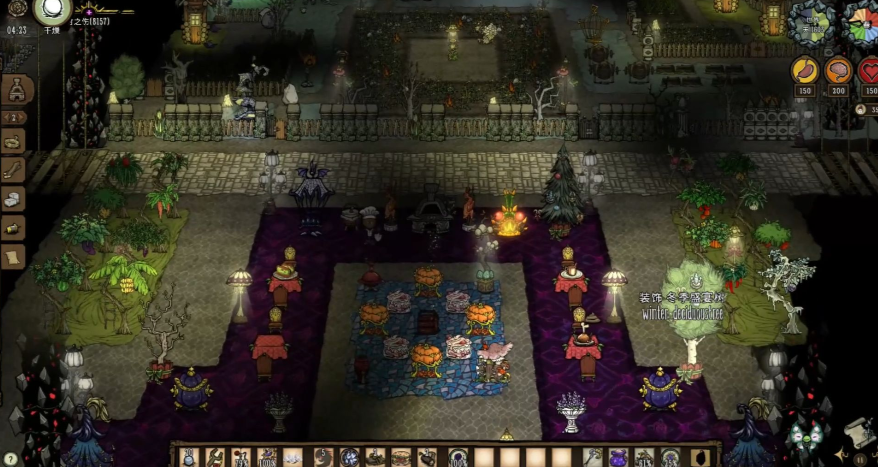
Task: Open the map with the scroll icon
Action: point(859,432)
